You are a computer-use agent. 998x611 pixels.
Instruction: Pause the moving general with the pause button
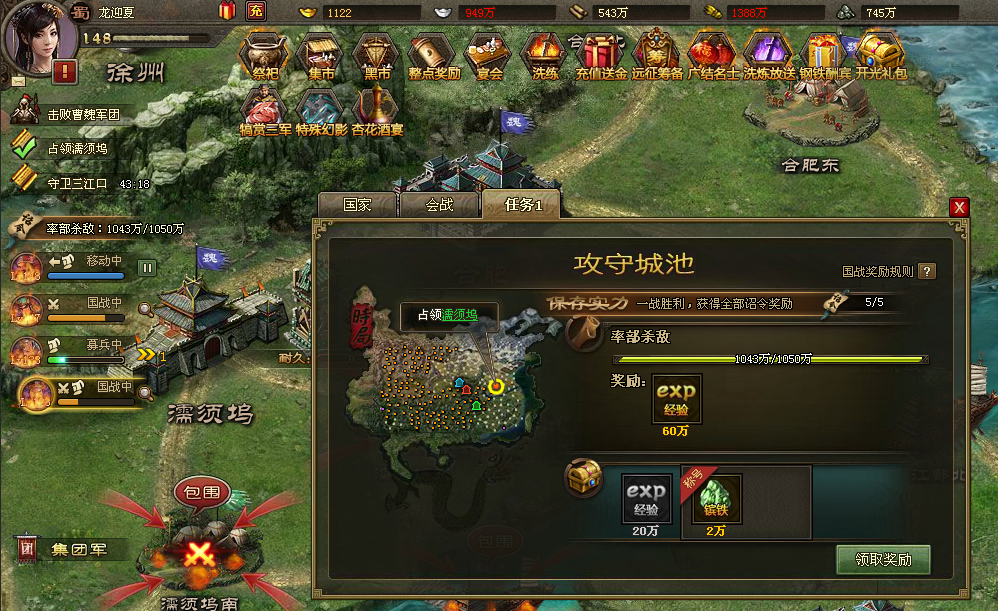click(x=147, y=267)
